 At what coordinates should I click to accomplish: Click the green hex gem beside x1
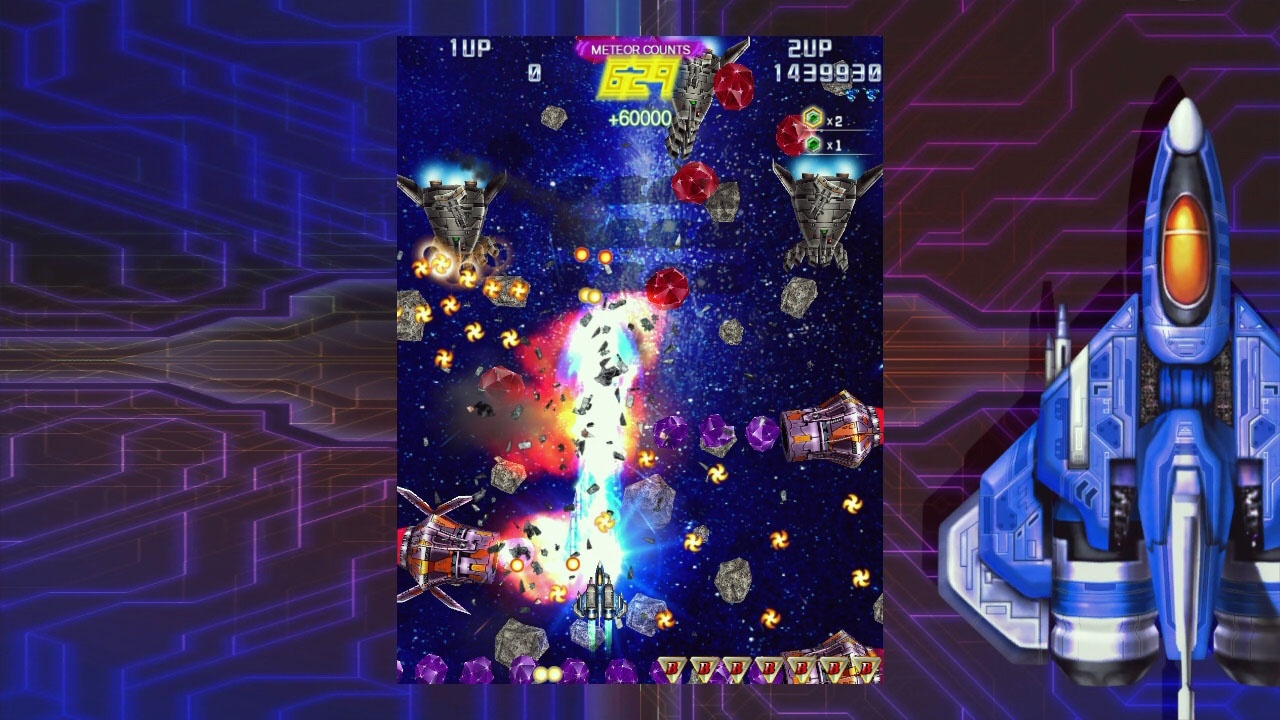[x=813, y=144]
